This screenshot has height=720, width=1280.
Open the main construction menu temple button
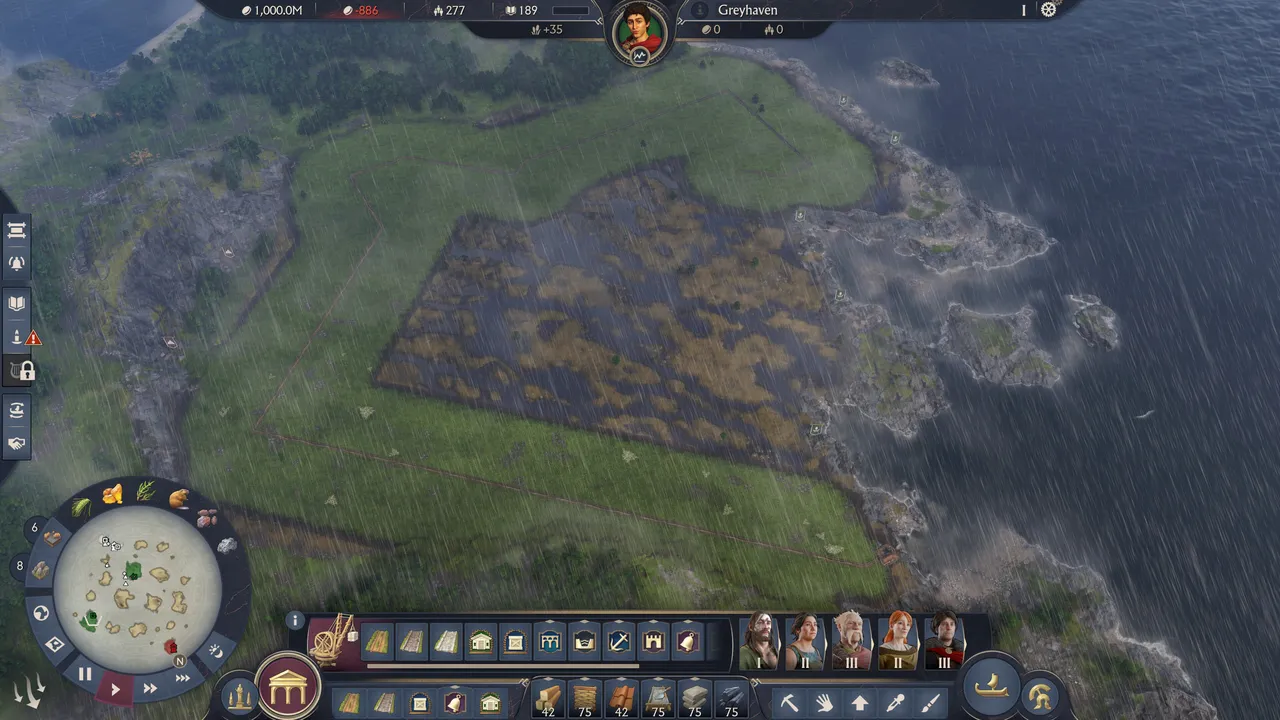click(289, 686)
